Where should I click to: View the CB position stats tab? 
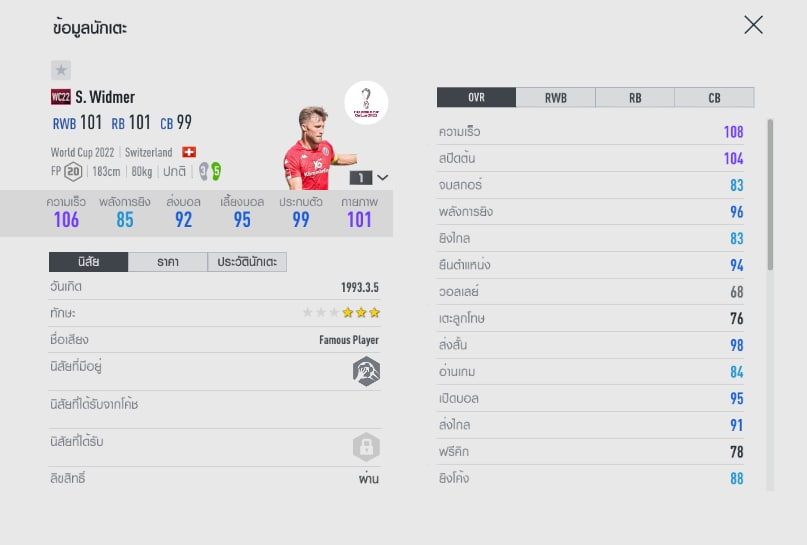pos(714,98)
